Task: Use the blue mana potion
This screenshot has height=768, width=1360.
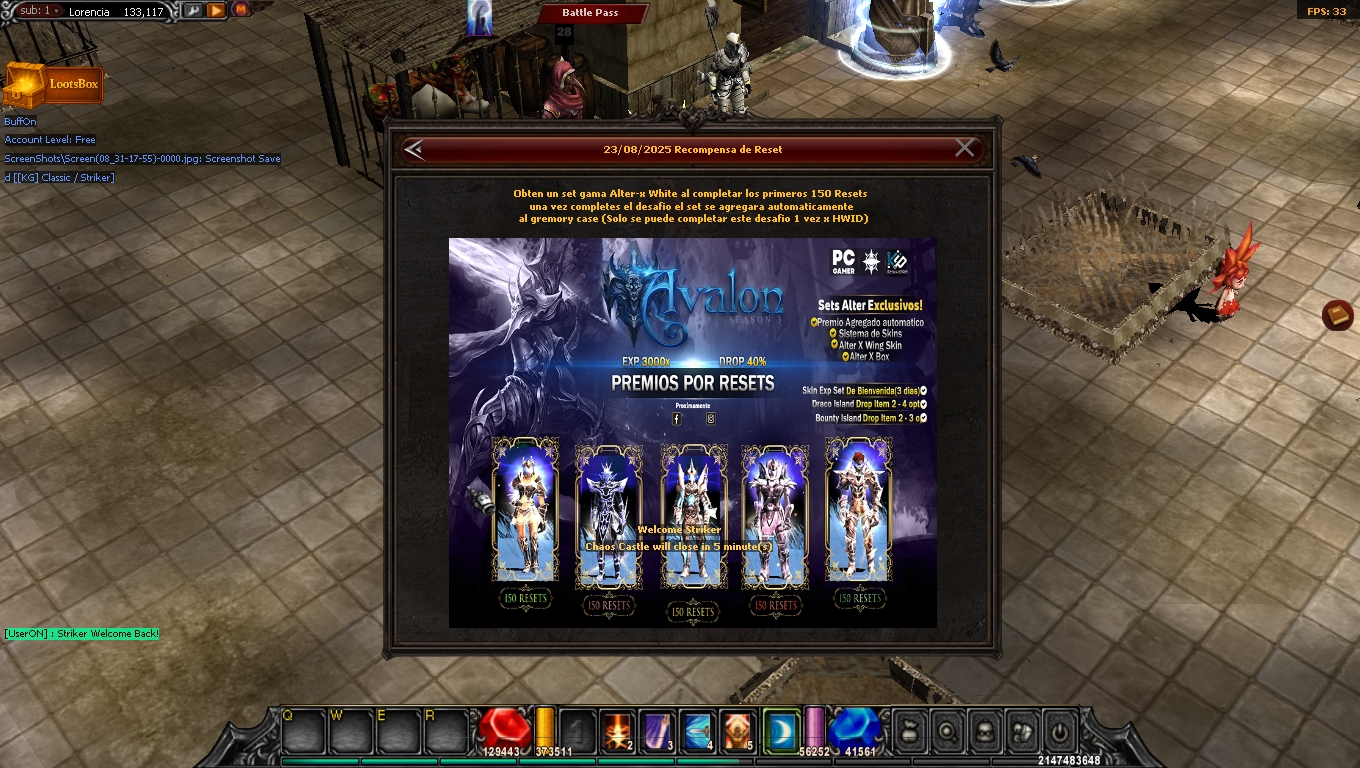Action: point(853,730)
